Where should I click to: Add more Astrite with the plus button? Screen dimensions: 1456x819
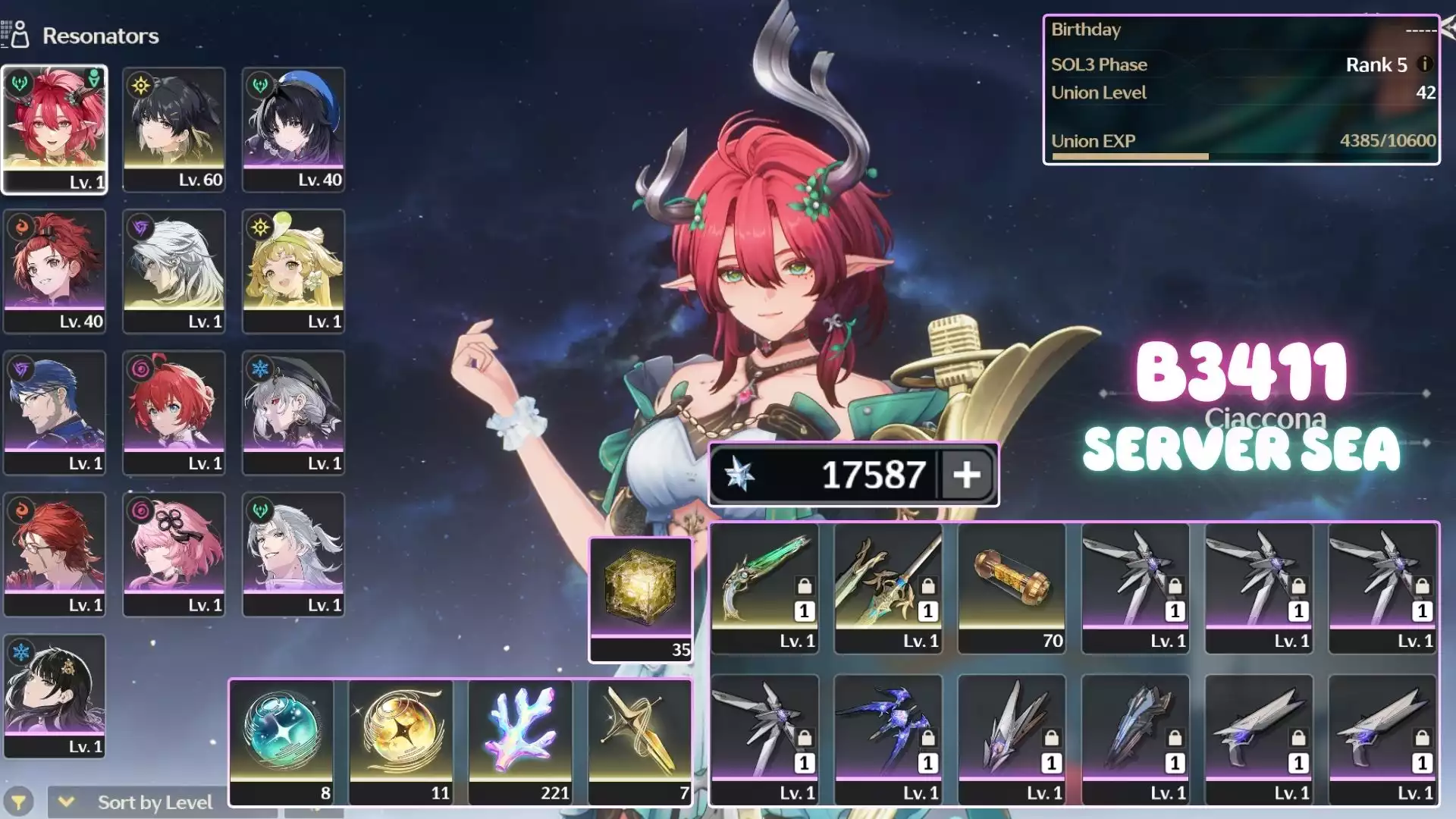[x=967, y=475]
